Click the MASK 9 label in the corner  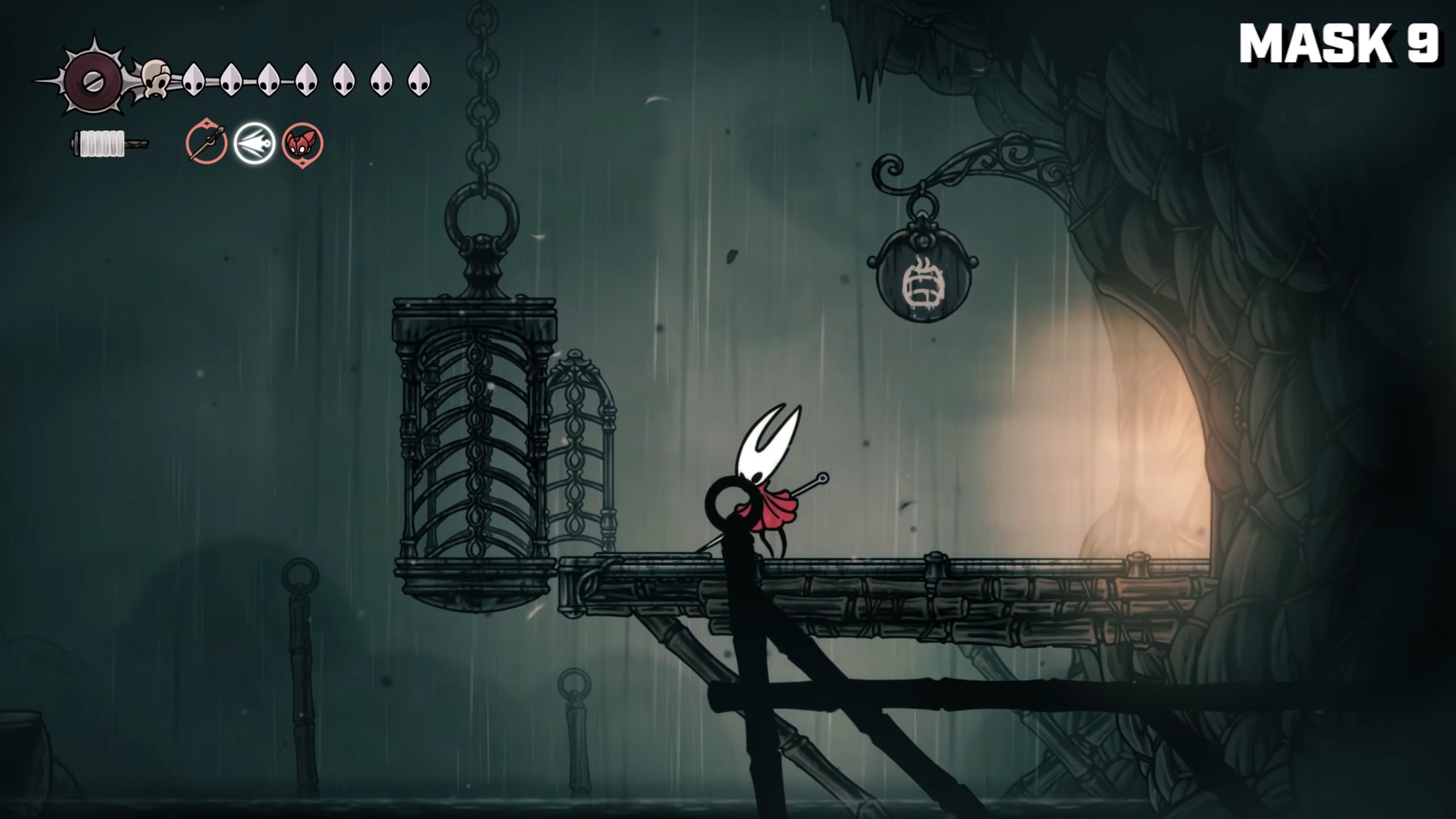click(x=1342, y=43)
